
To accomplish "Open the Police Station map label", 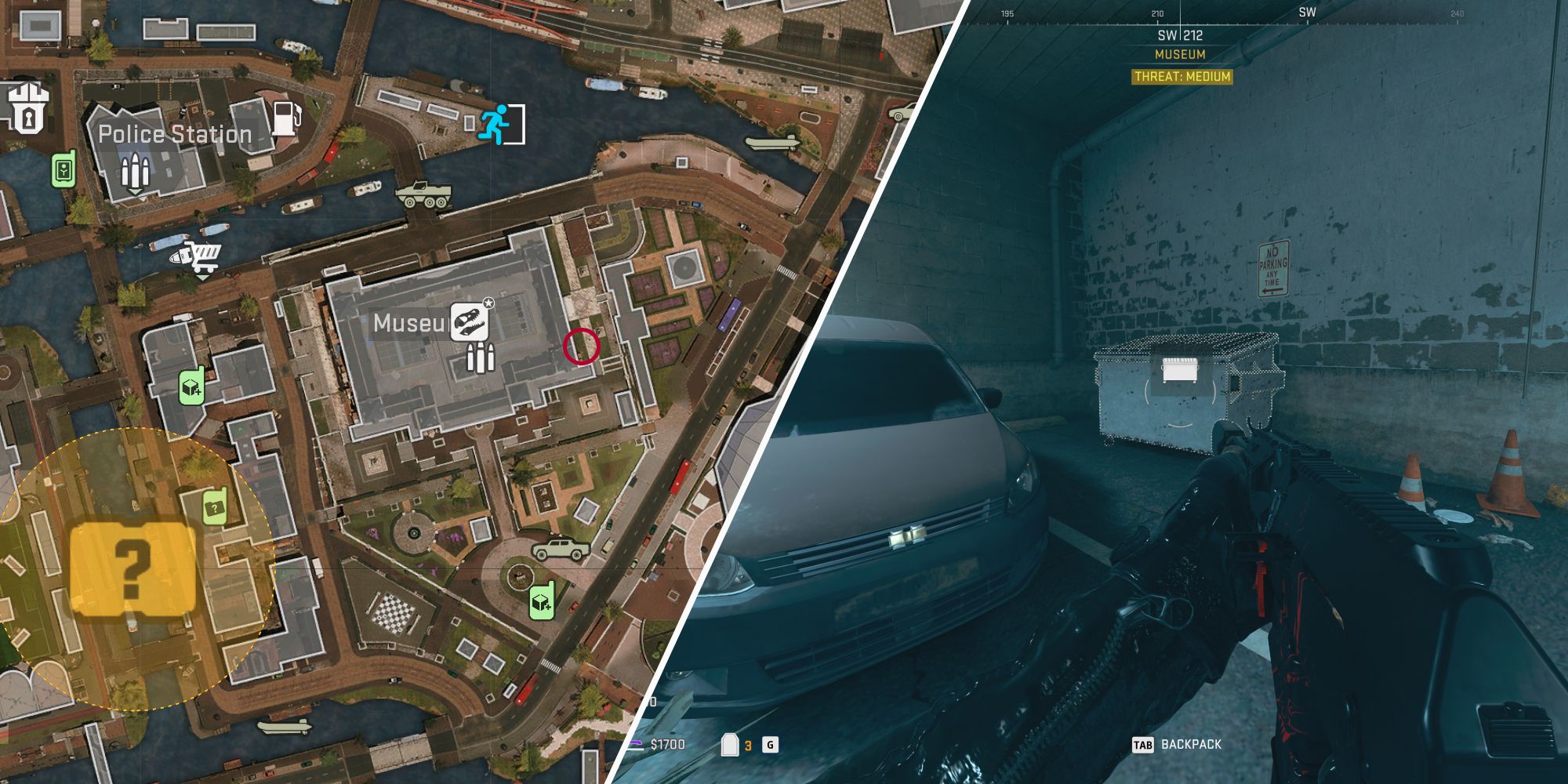I will tap(176, 134).
